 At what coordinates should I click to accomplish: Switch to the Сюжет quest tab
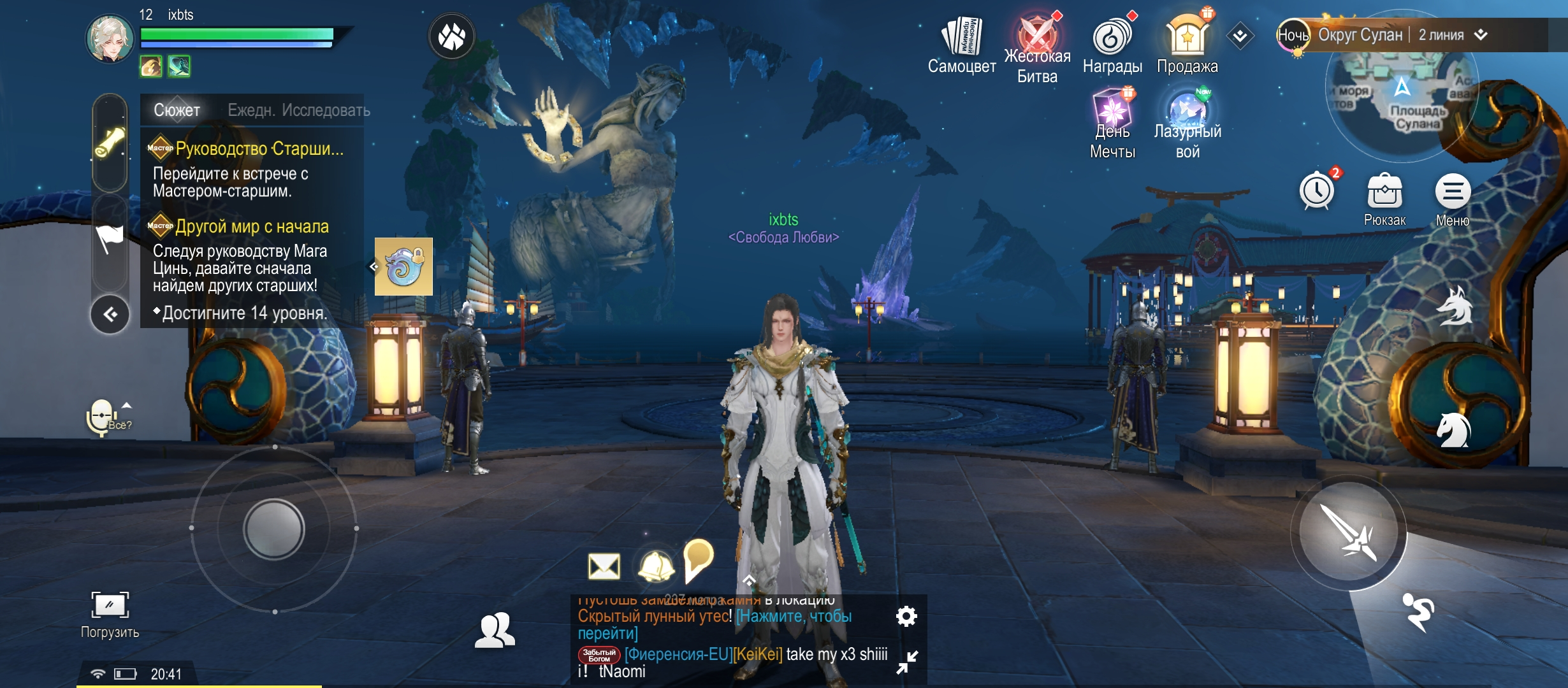pos(177,110)
